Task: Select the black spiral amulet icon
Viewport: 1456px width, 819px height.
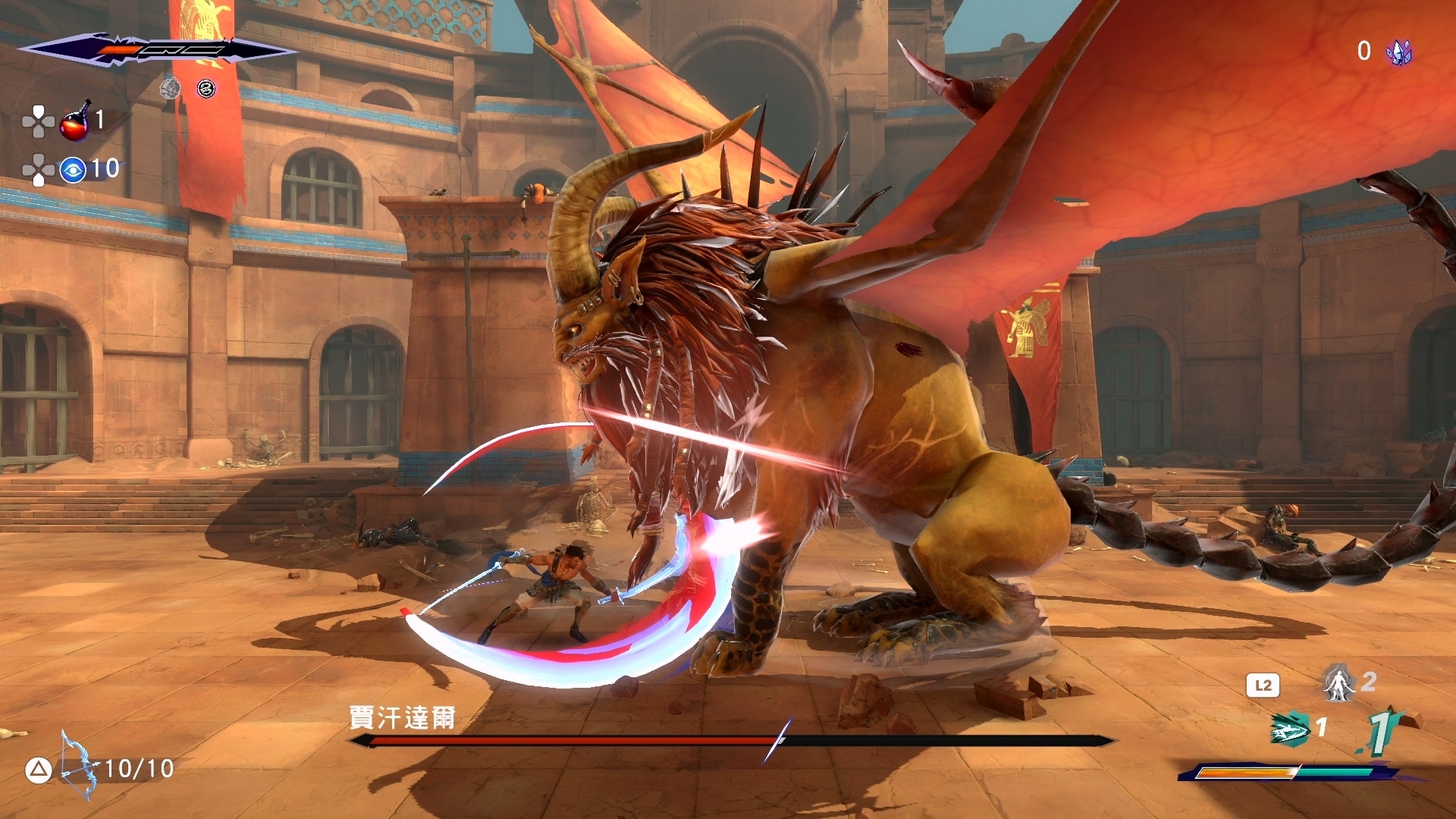Action: pyautogui.click(x=206, y=89)
